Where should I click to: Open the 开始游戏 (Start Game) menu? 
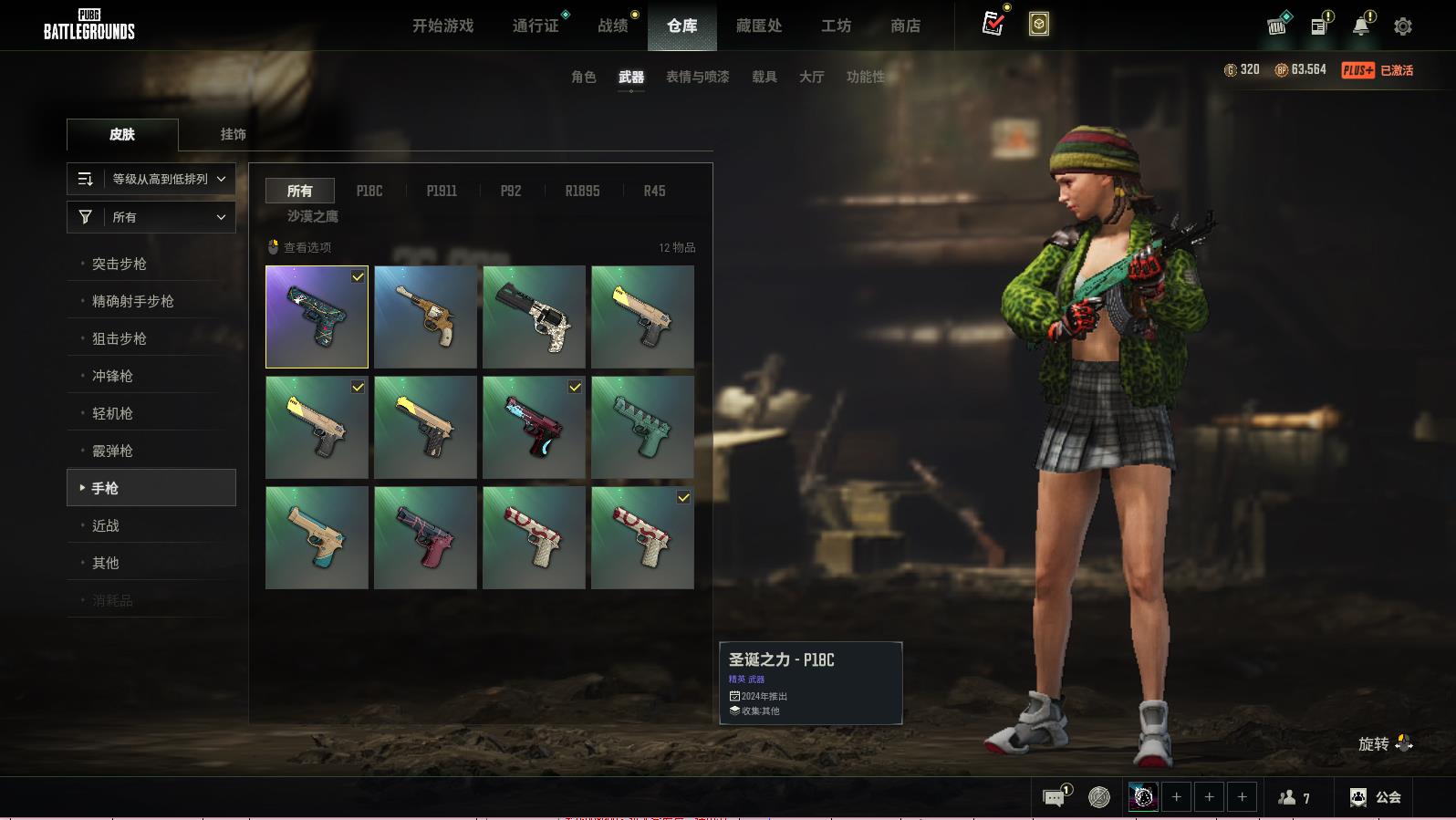point(442,26)
